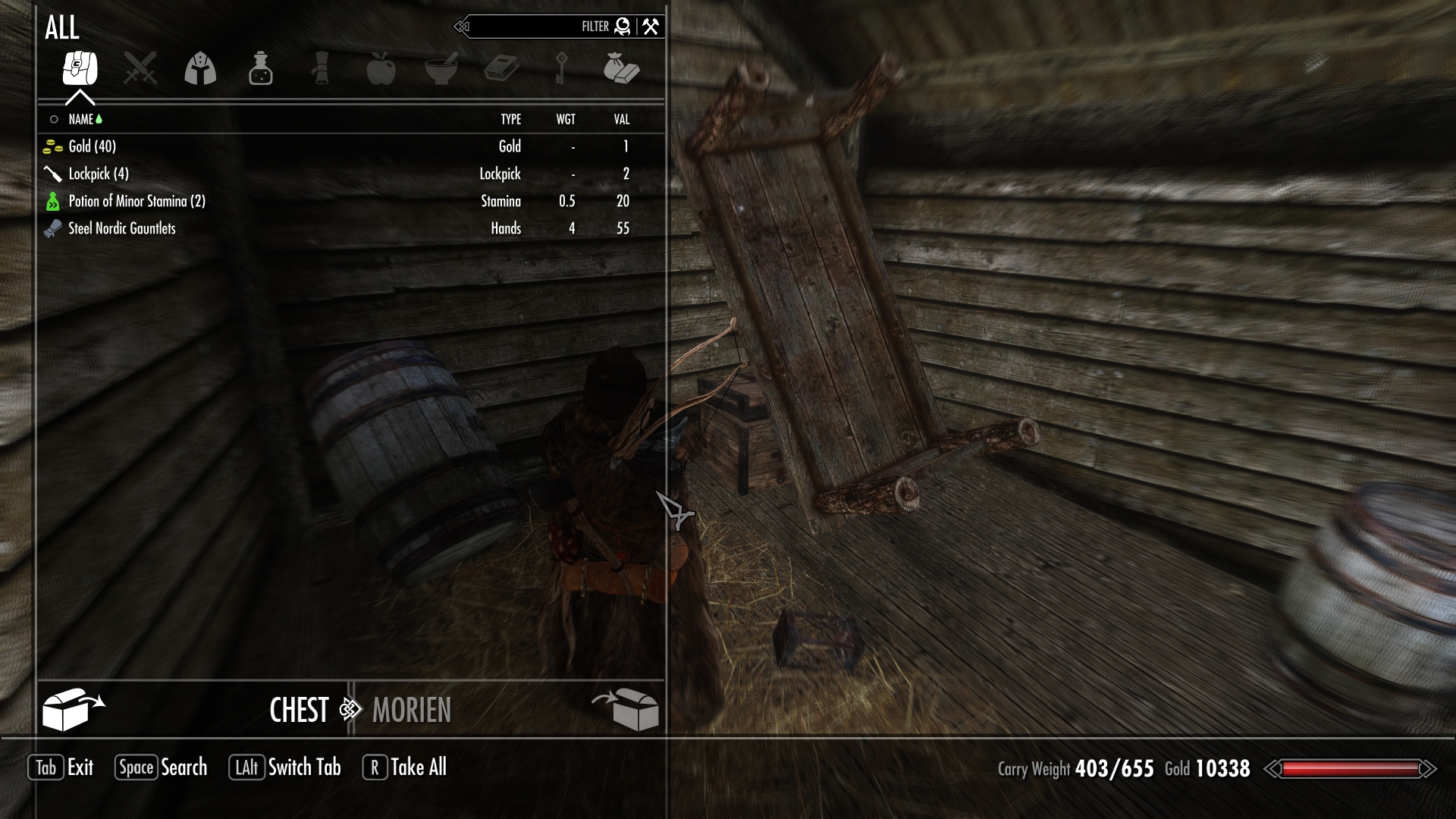Switch to the weapons category tab
Screen dimensions: 1456x819
(140, 69)
